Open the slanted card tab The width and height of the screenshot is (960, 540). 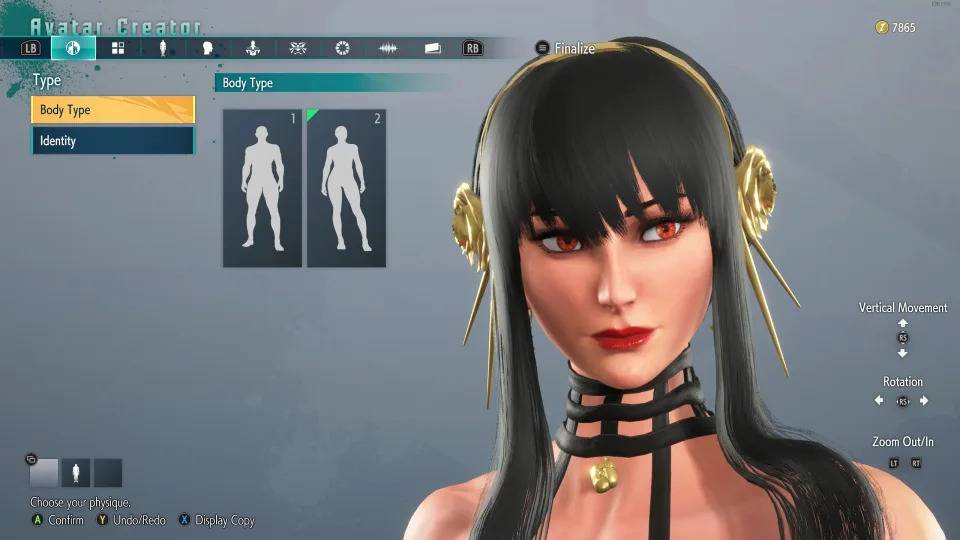[433, 48]
